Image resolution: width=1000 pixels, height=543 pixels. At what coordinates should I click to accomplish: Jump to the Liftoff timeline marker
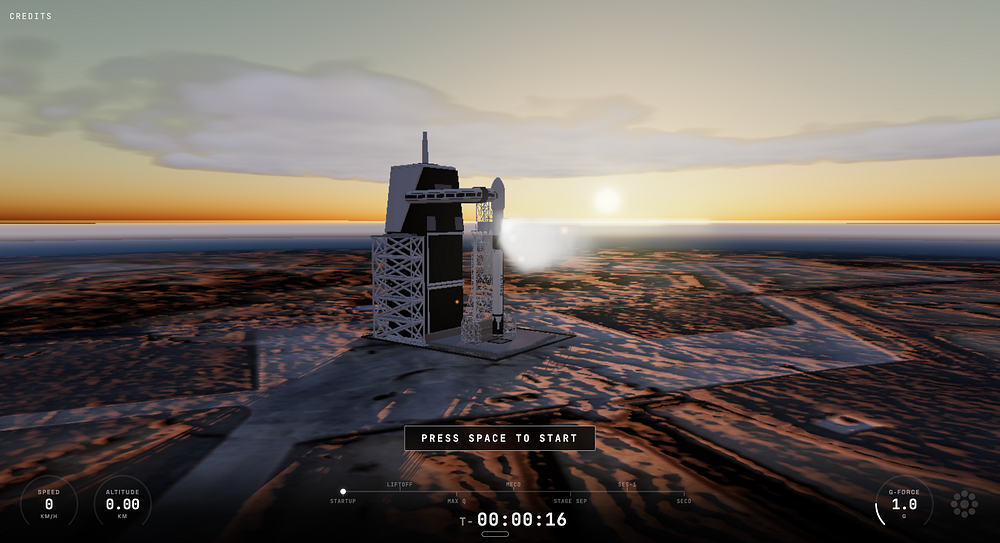[x=400, y=491]
